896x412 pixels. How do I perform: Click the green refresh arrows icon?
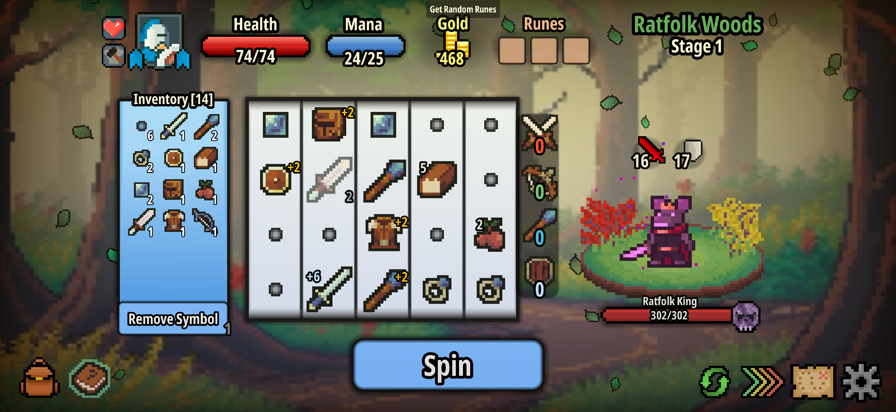click(714, 381)
